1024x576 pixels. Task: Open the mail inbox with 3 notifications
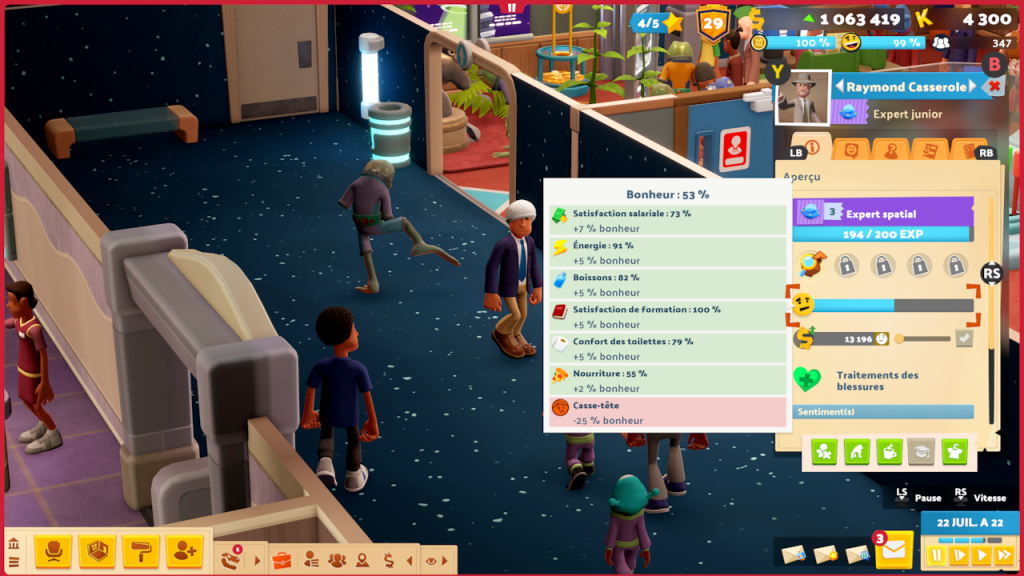coord(893,549)
